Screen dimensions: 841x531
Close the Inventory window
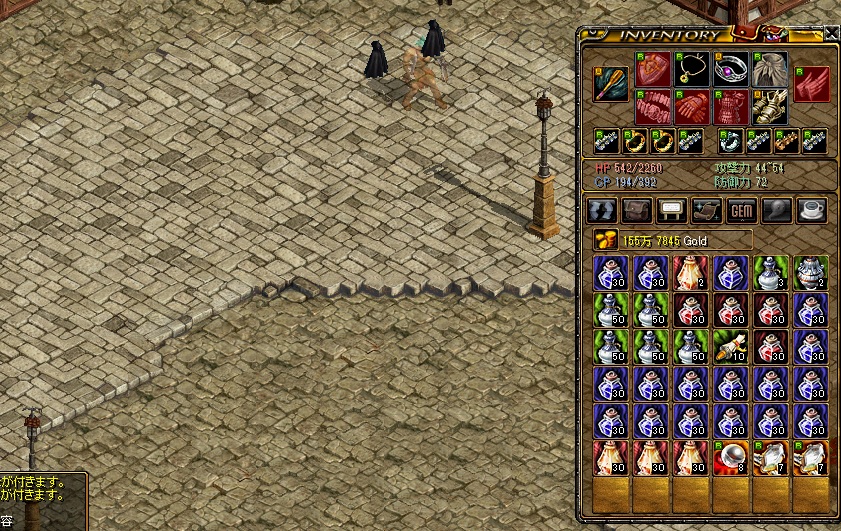[x=832, y=33]
